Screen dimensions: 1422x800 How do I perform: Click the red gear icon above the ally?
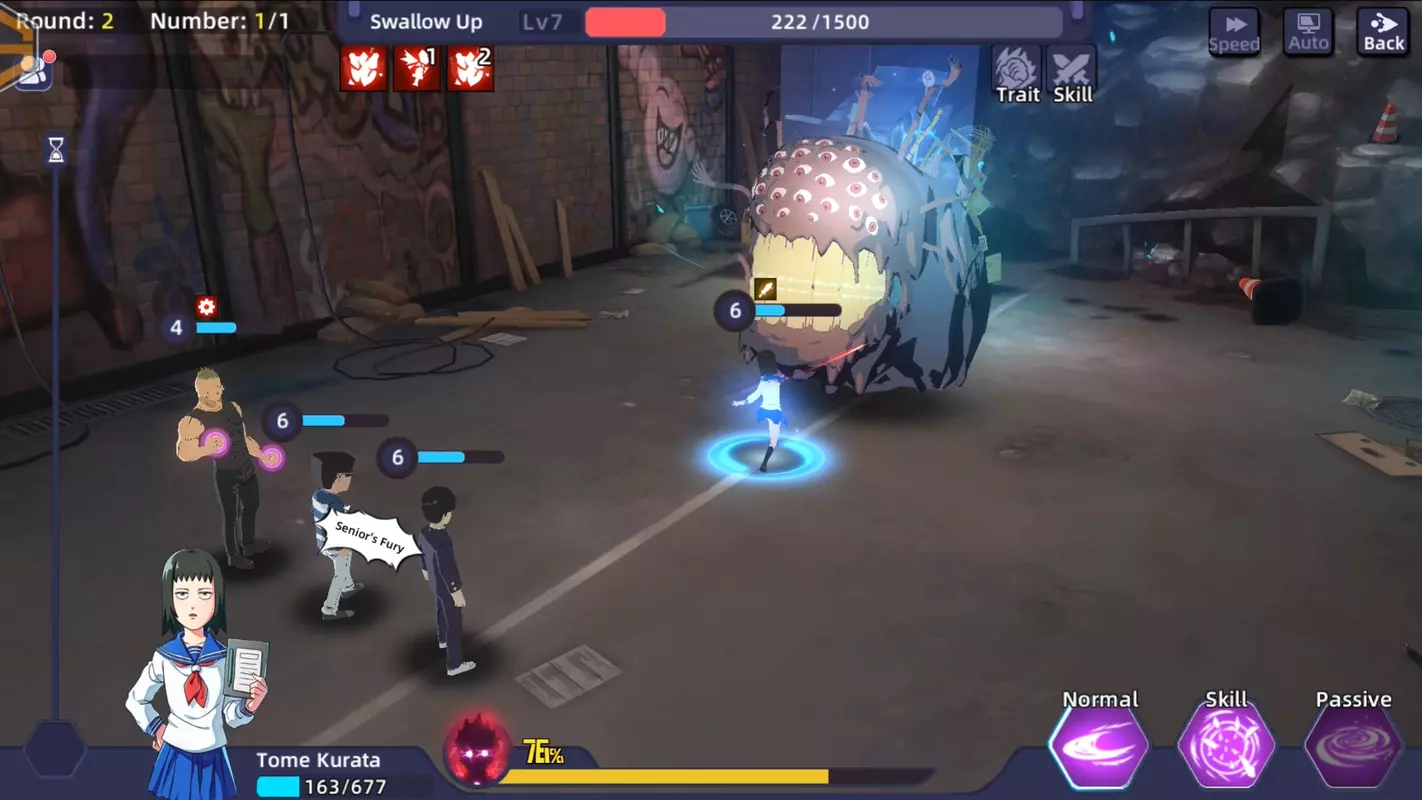205,308
